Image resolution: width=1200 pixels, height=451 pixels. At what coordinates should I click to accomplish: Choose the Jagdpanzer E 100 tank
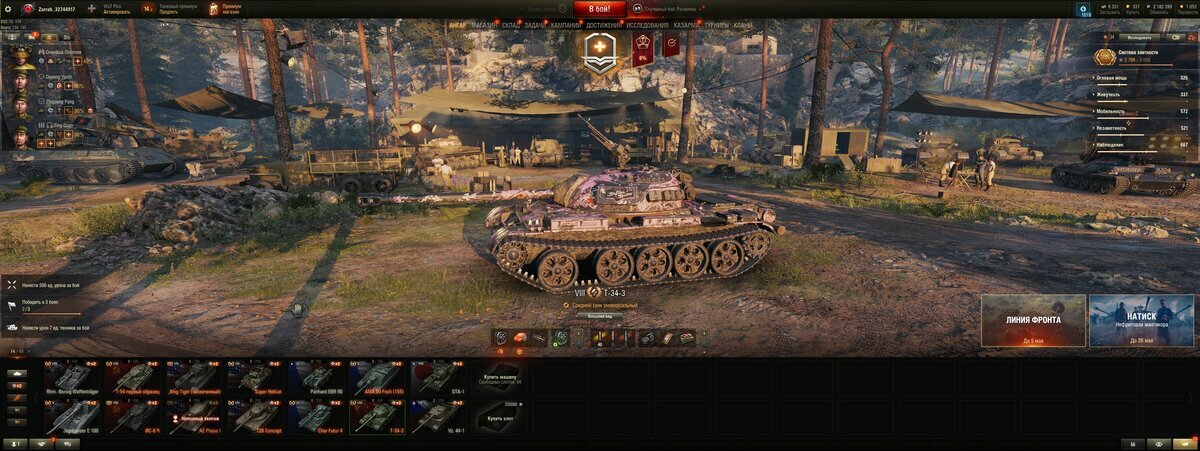tap(73, 417)
